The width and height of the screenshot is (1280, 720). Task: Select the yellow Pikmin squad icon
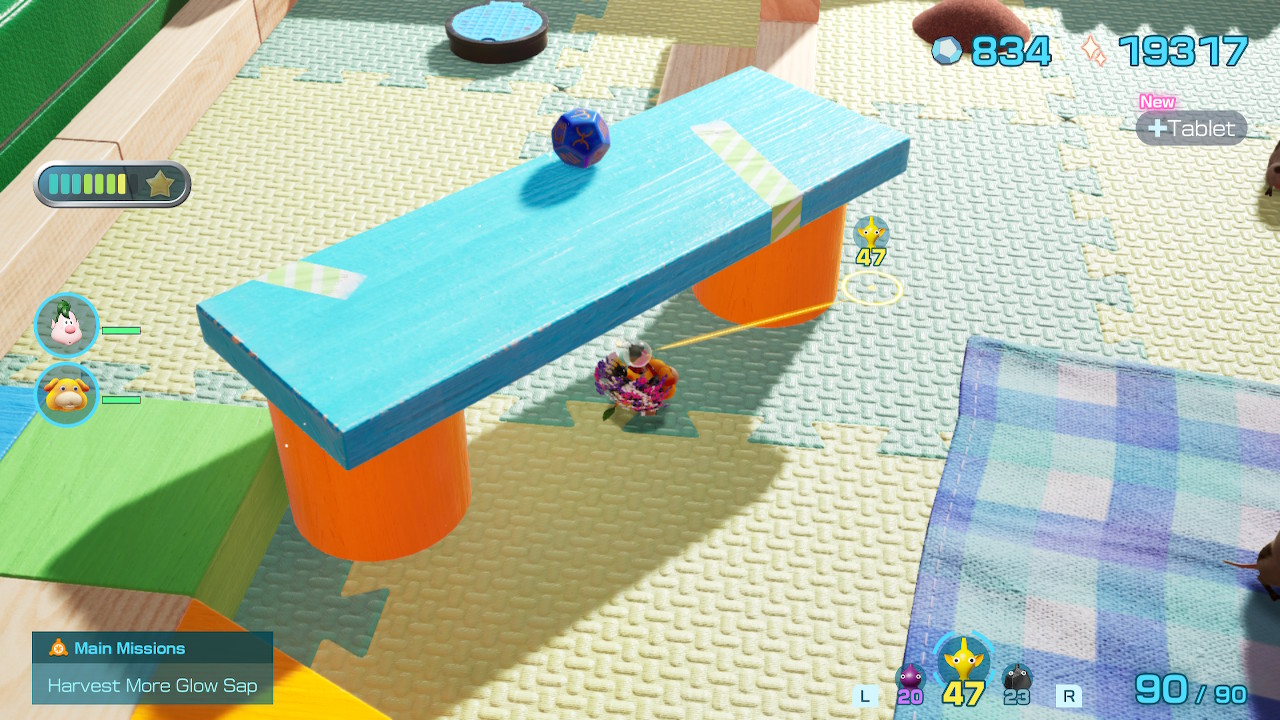(964, 661)
